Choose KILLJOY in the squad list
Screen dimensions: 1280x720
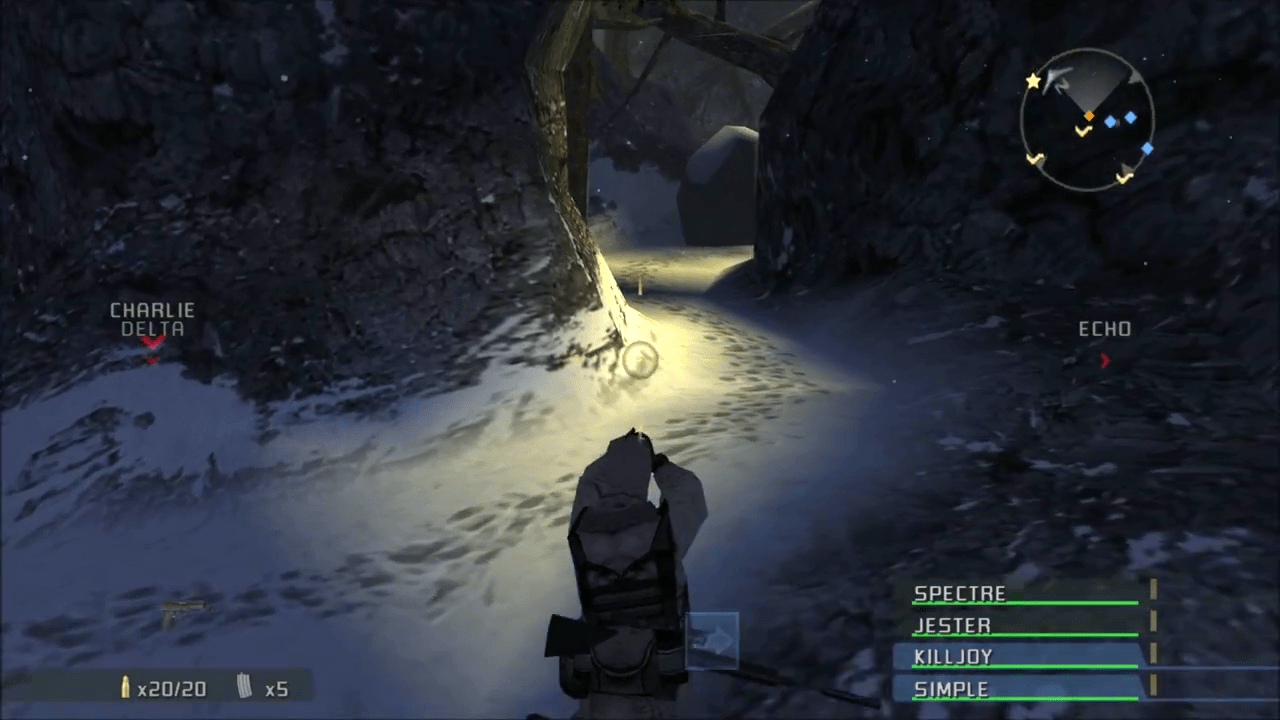(x=1025, y=658)
